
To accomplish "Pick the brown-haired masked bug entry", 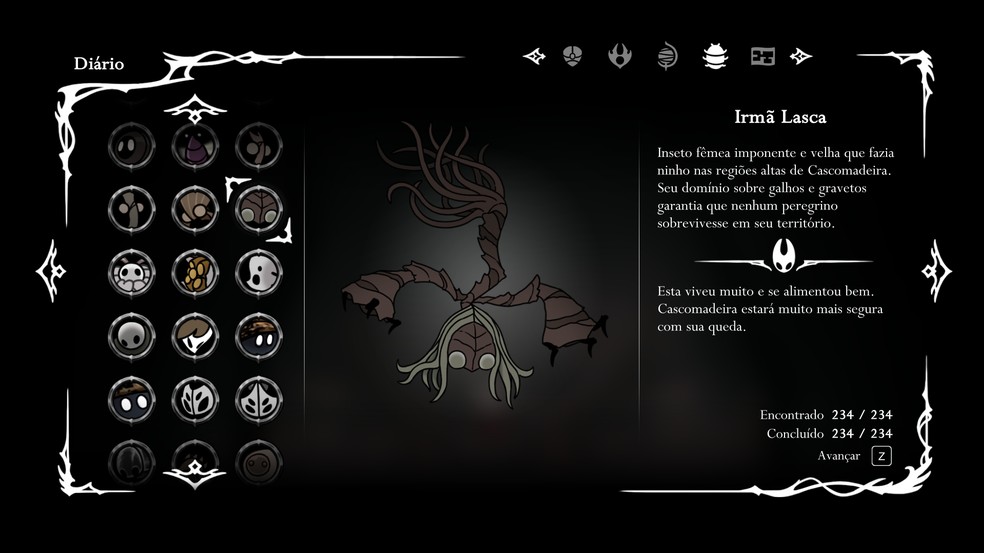I will point(194,335).
